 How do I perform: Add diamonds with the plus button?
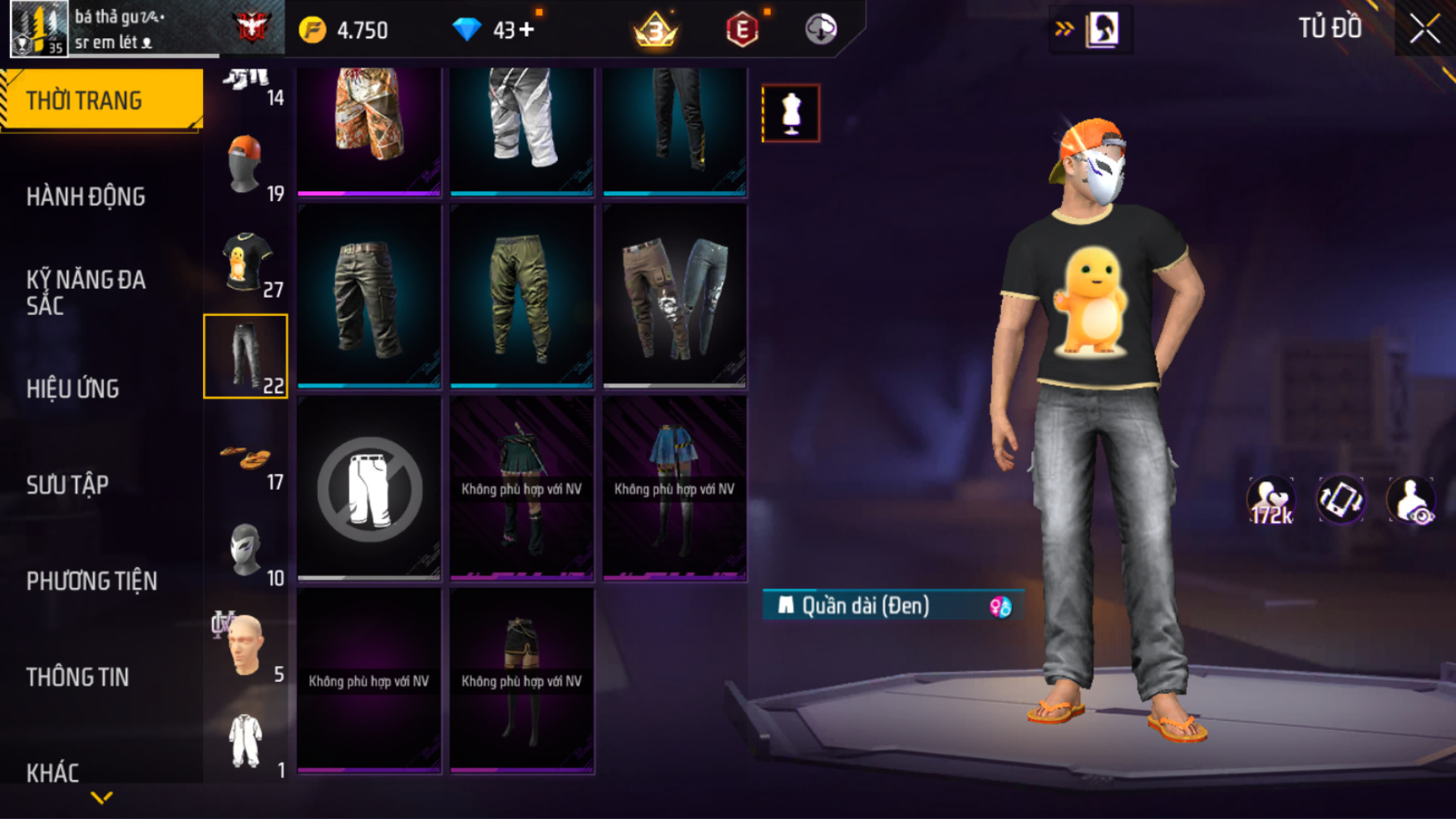tap(527, 30)
